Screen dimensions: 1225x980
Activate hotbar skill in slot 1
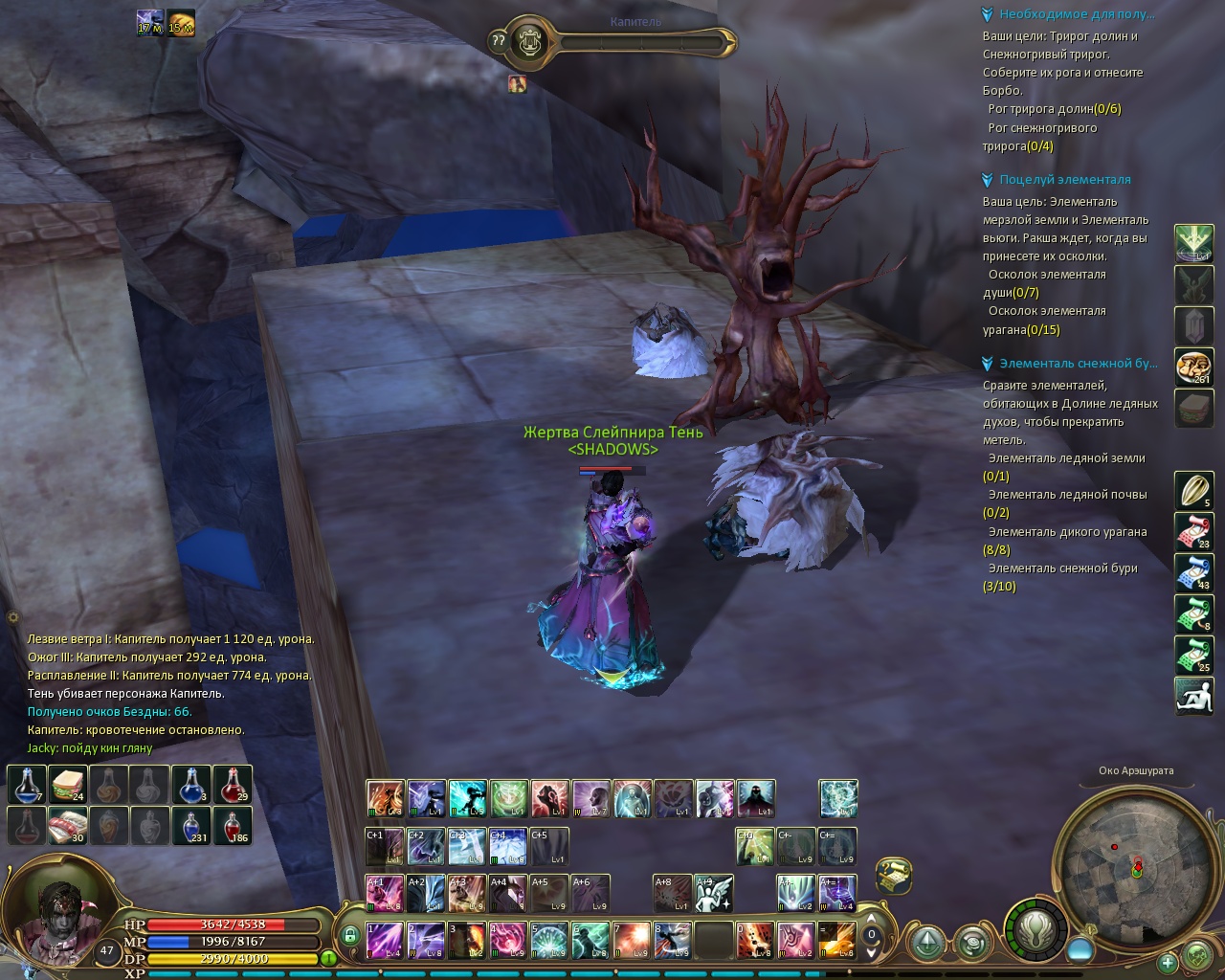[x=385, y=940]
